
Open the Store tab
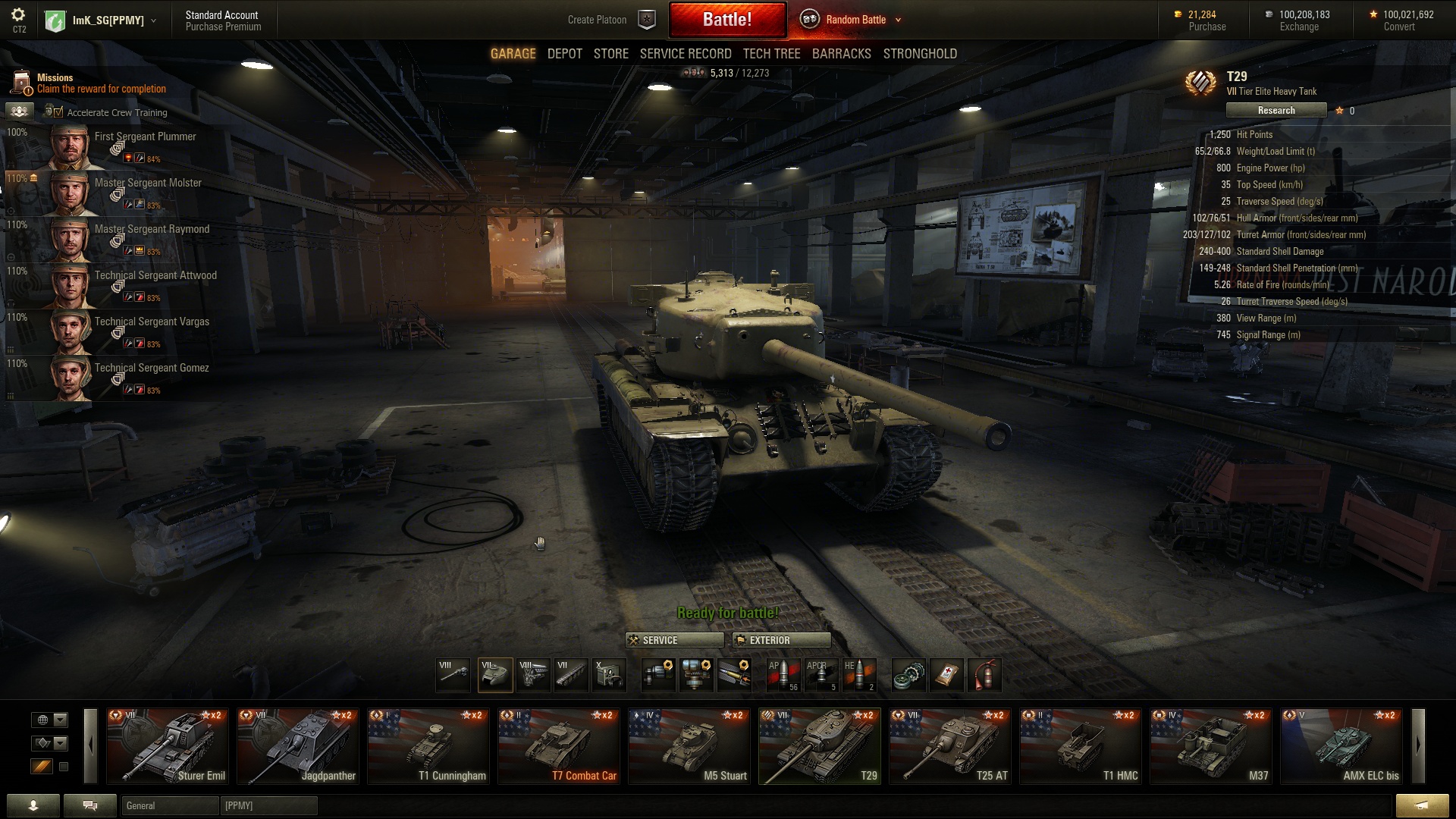click(x=610, y=54)
